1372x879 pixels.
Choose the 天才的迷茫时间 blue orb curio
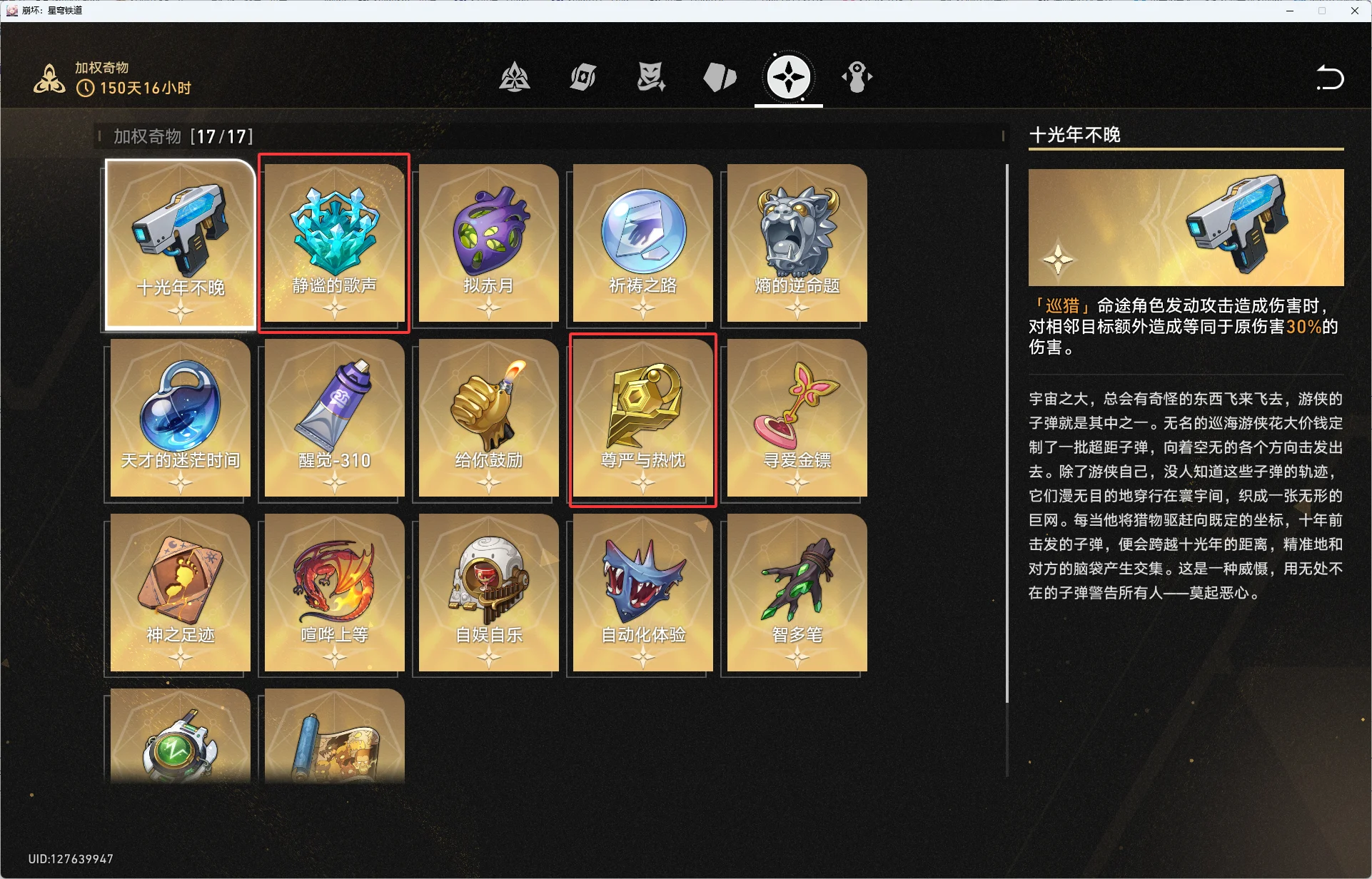point(181,417)
